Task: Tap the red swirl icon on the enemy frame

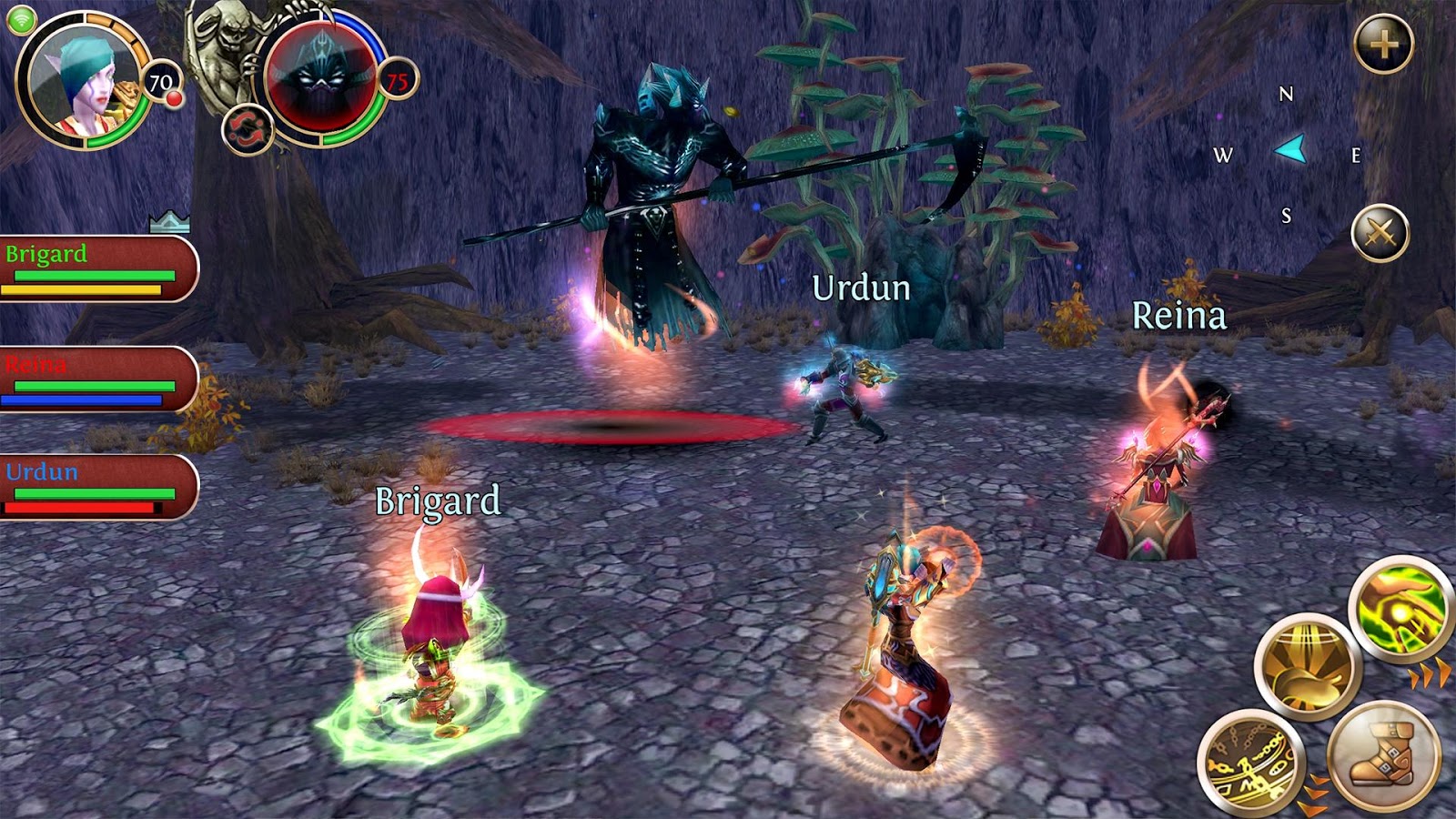Action: (x=249, y=127)
